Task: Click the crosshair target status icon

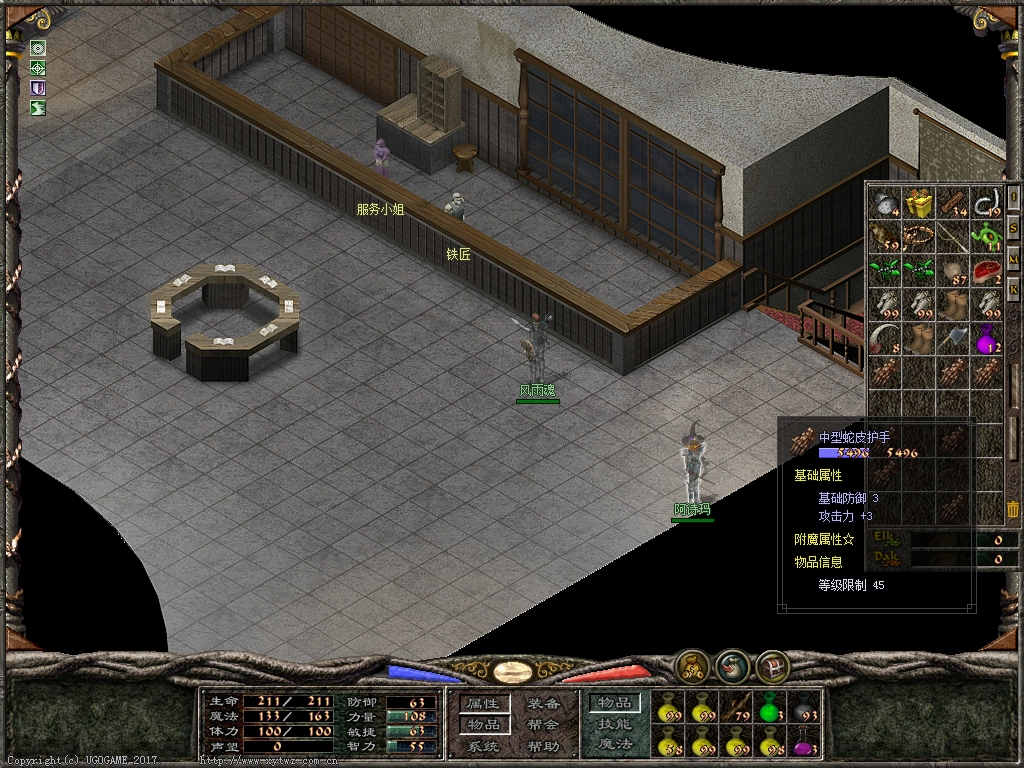Action: pyautogui.click(x=38, y=68)
